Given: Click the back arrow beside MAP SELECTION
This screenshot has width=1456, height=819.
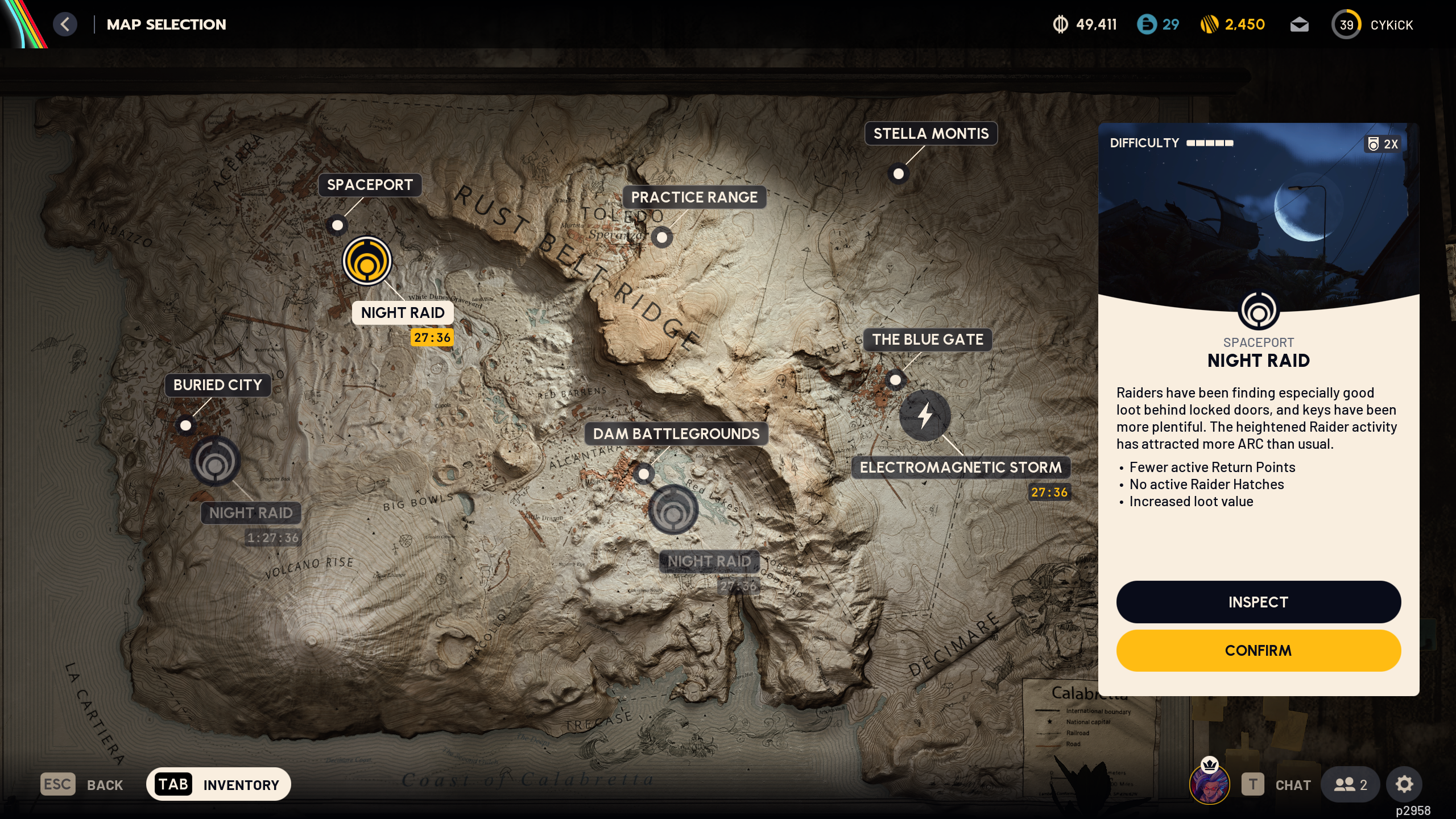Looking at the screenshot, I should pos(65,24).
